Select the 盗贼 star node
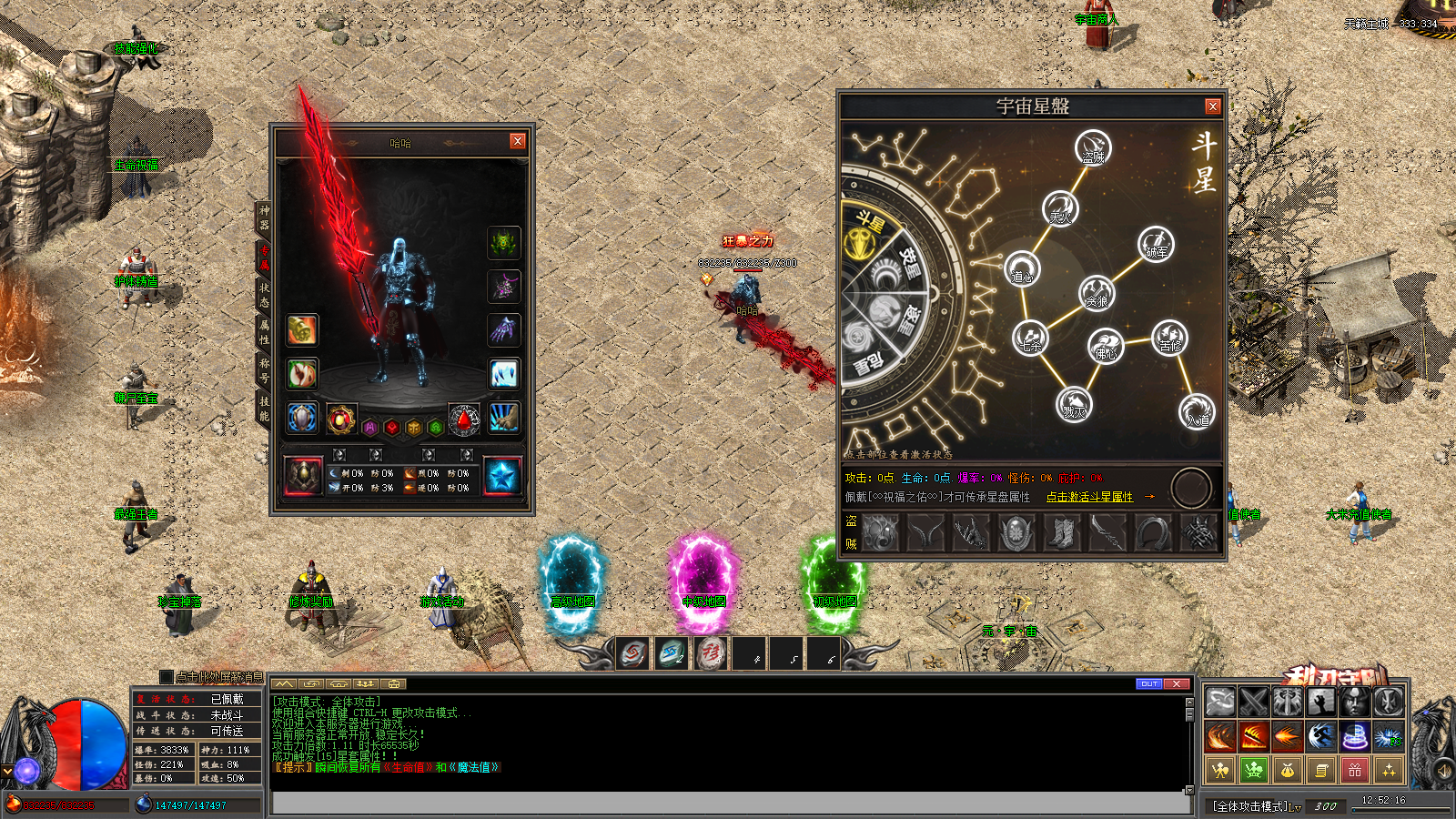 (1093, 148)
